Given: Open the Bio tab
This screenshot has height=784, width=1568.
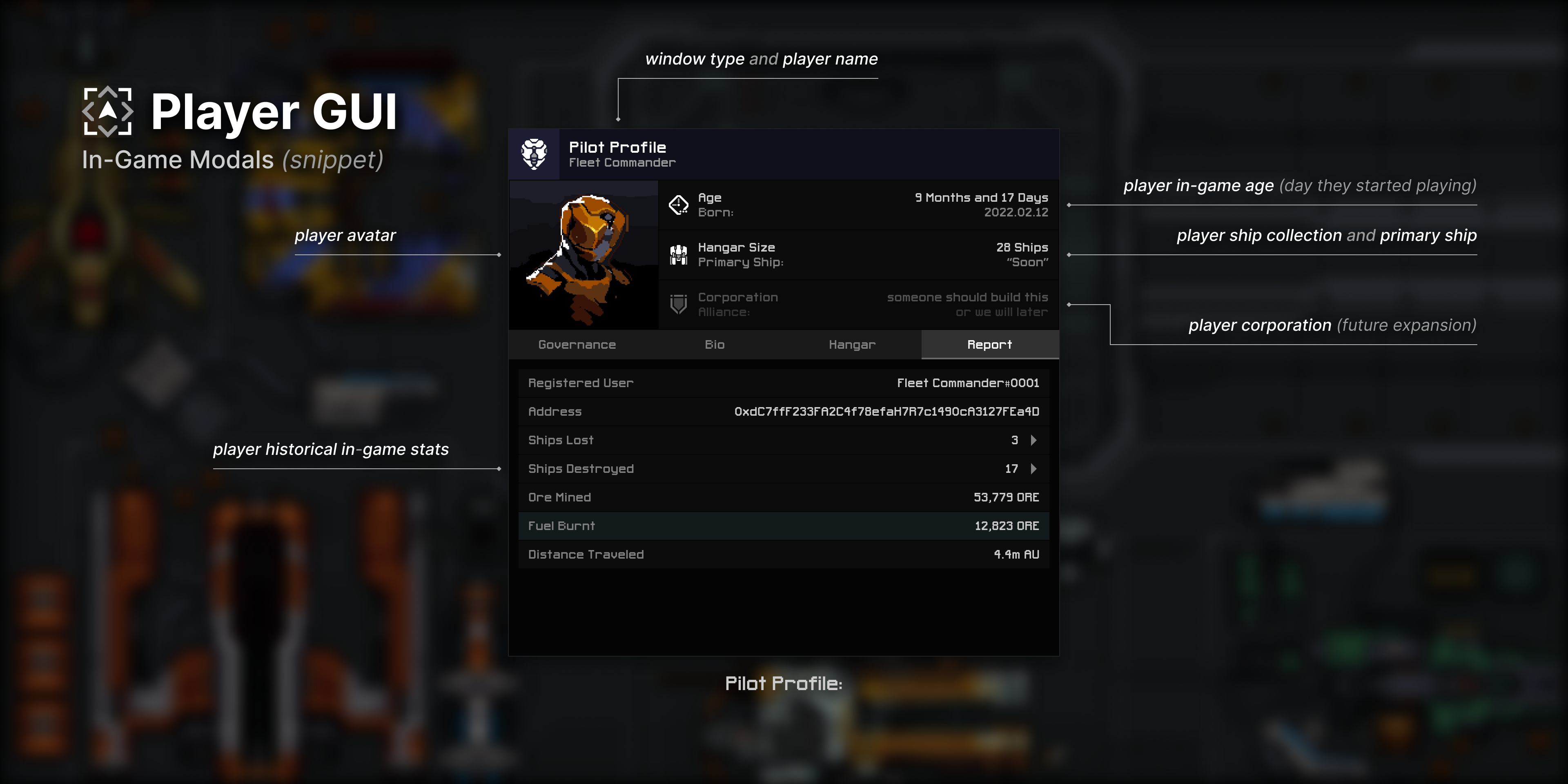Looking at the screenshot, I should tap(715, 345).
